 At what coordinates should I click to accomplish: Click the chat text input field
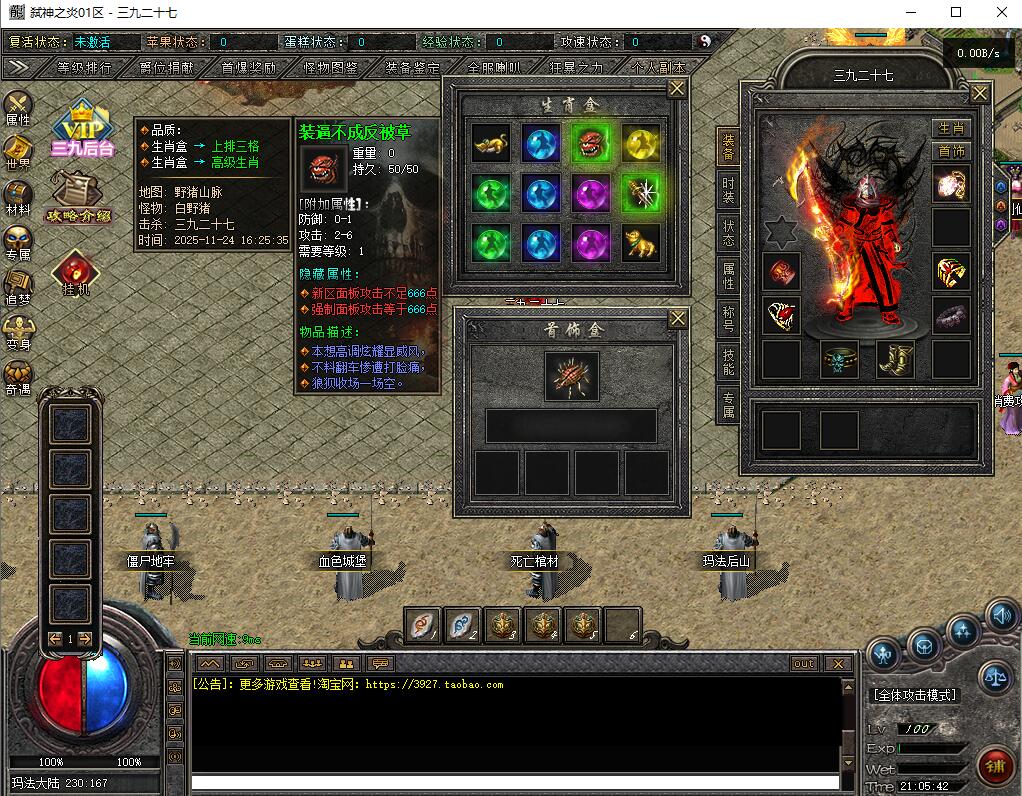coord(515,782)
